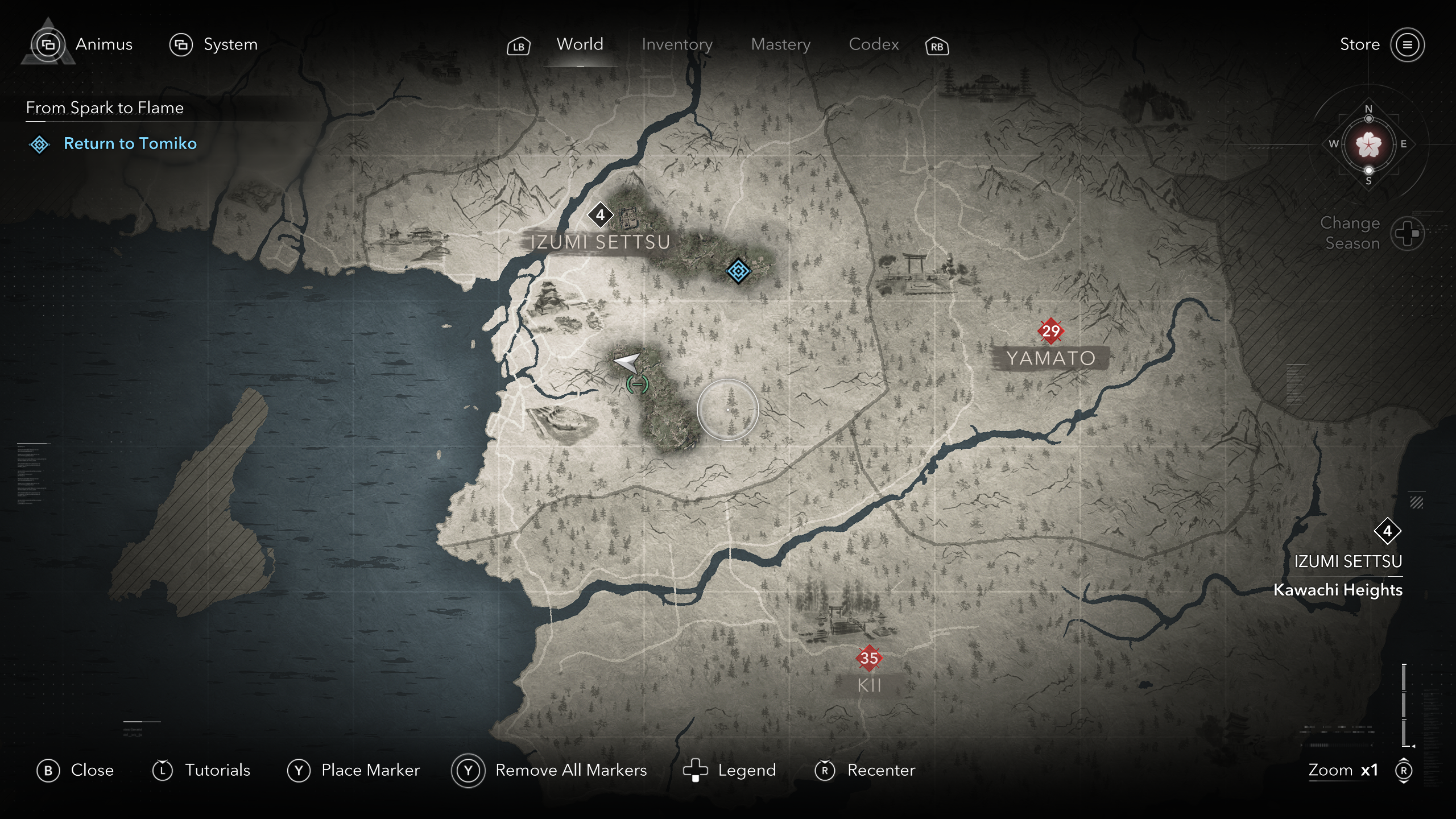This screenshot has width=1456, height=819.
Task: Select the World tab
Action: click(580, 44)
